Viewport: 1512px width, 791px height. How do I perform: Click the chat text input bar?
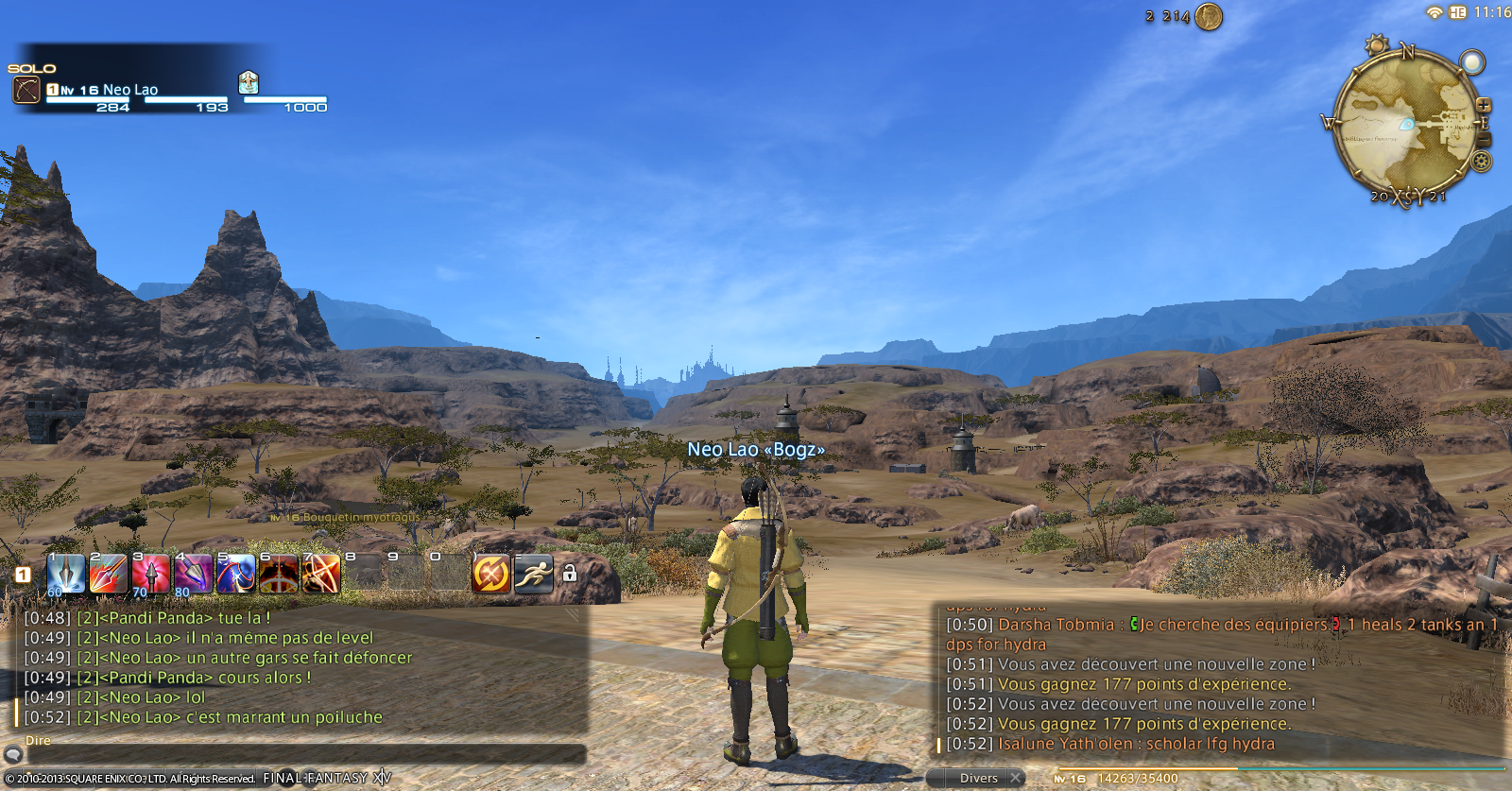click(302, 755)
